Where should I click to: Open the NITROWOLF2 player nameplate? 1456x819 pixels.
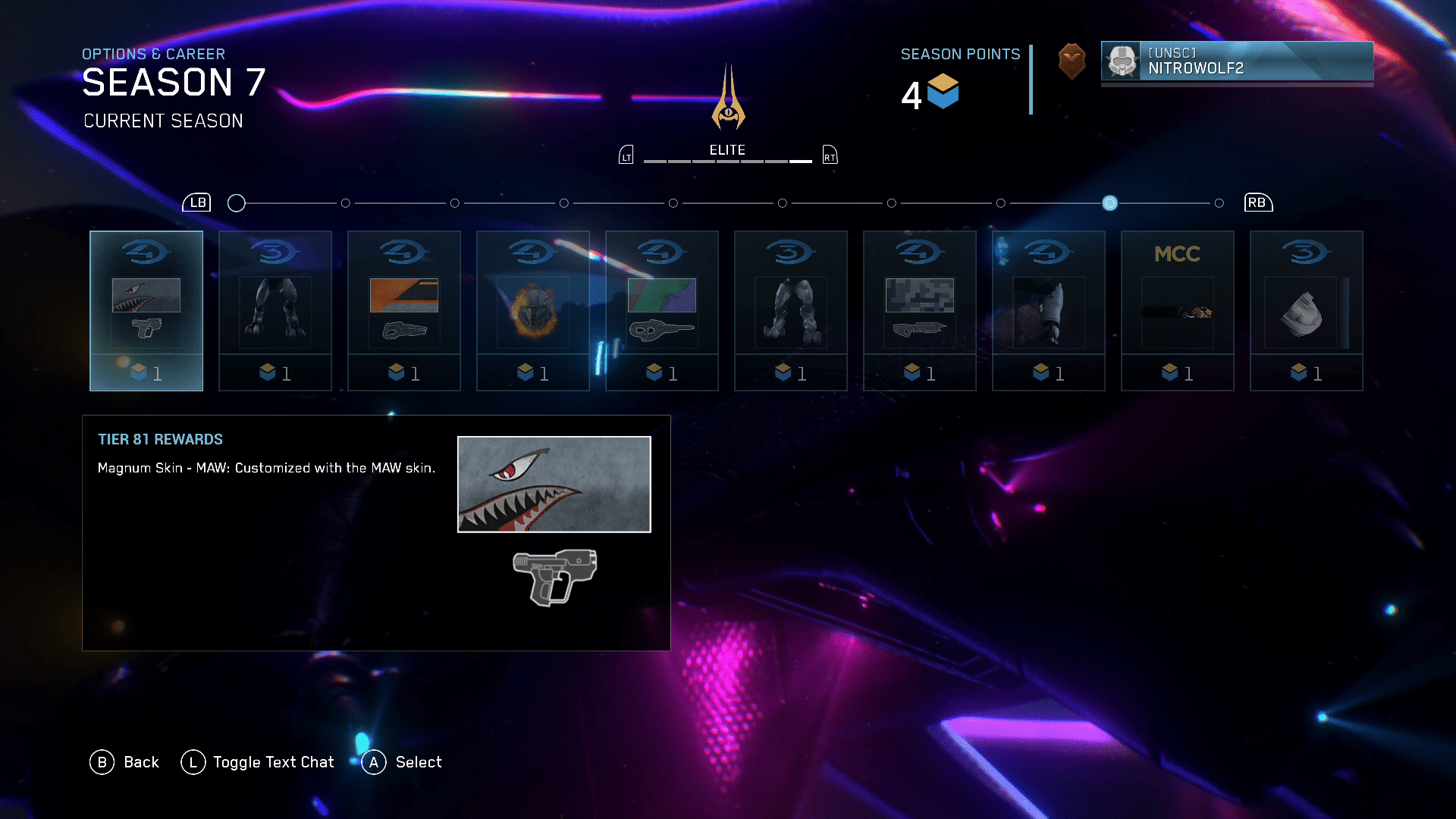(x=1237, y=61)
